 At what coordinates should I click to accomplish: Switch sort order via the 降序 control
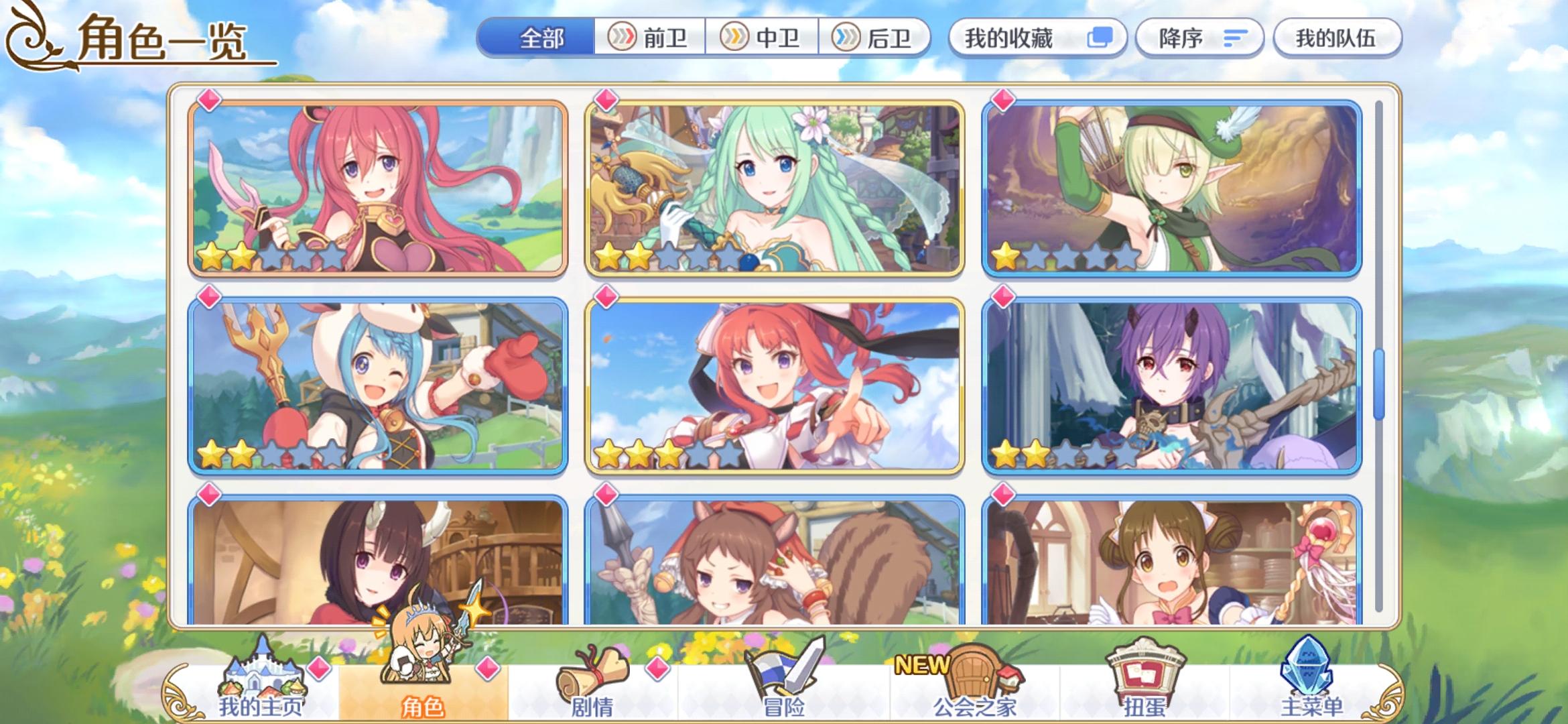(x=1199, y=38)
